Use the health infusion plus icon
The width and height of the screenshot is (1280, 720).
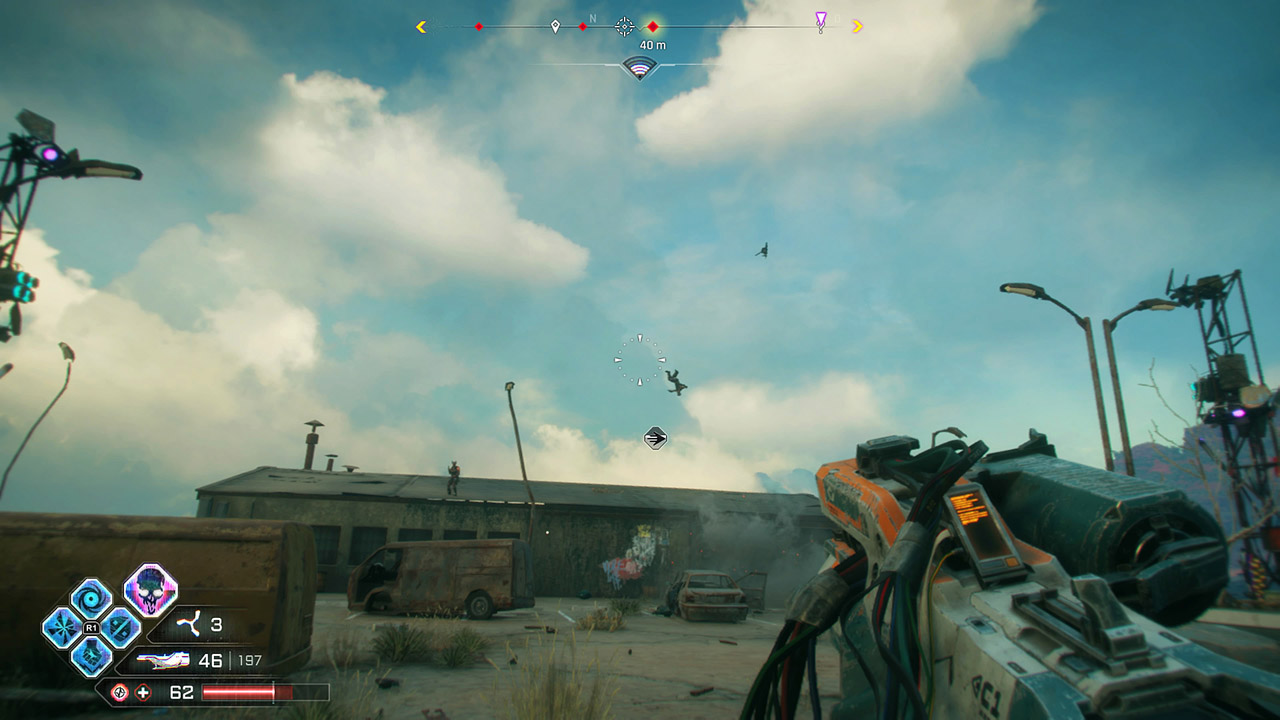[143, 692]
